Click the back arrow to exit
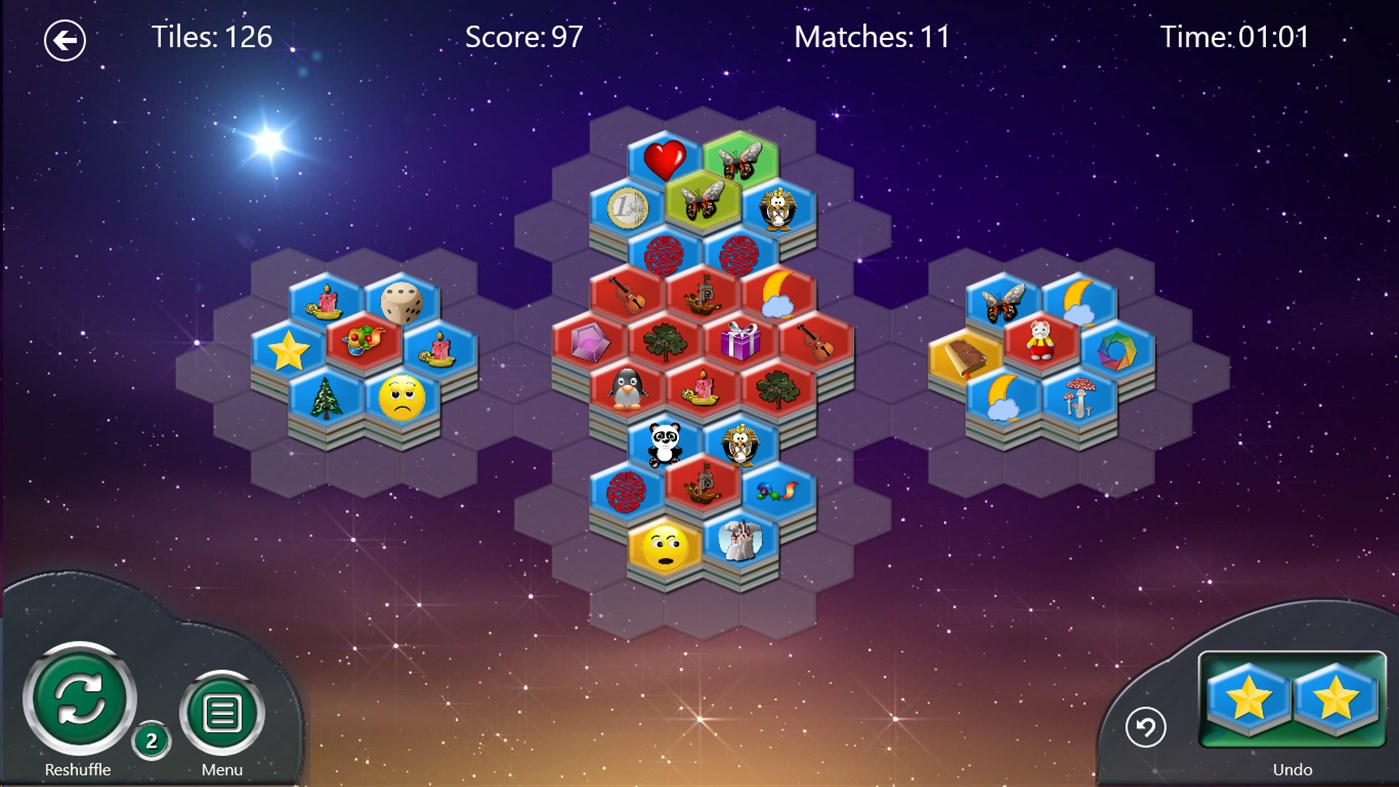 pyautogui.click(x=64, y=40)
